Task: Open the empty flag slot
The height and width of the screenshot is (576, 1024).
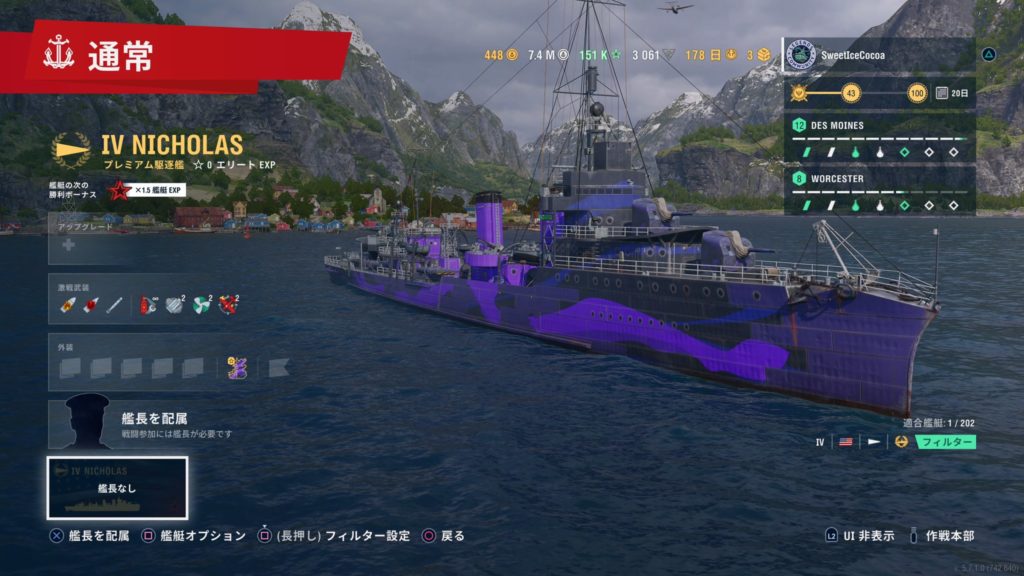Action: click(278, 367)
